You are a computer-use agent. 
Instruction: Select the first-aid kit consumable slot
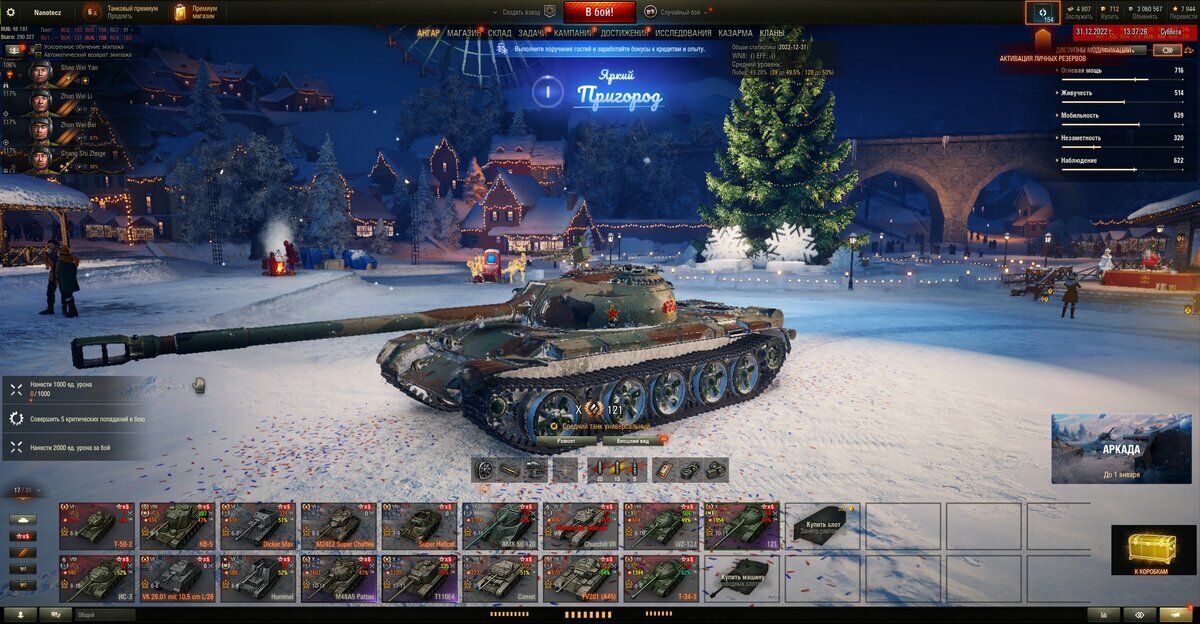tap(666, 470)
